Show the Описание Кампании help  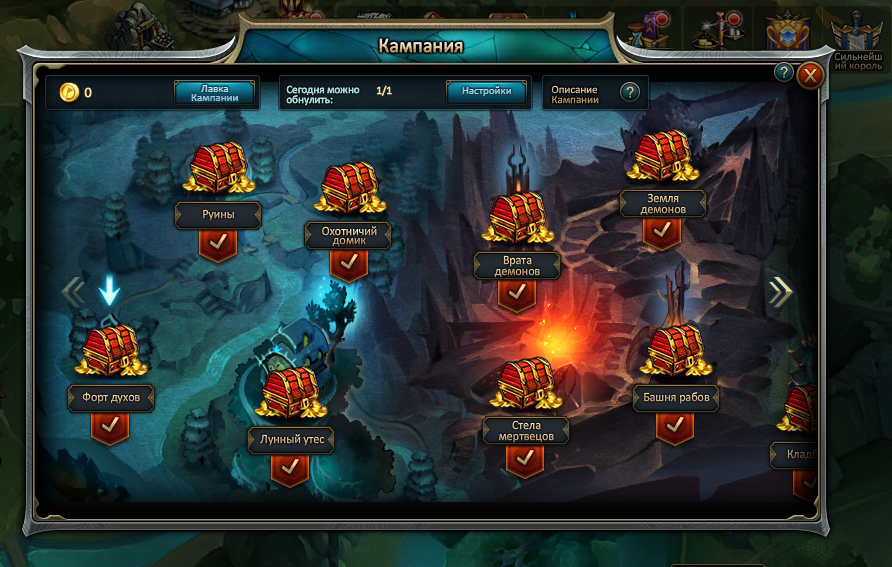coord(629,93)
